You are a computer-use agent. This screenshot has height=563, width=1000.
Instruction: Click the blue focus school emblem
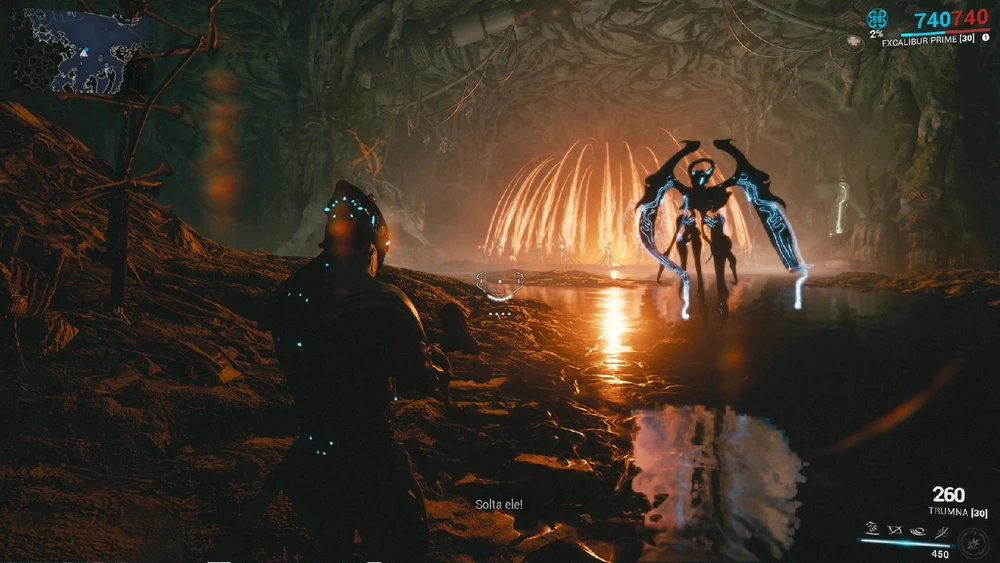click(877, 18)
